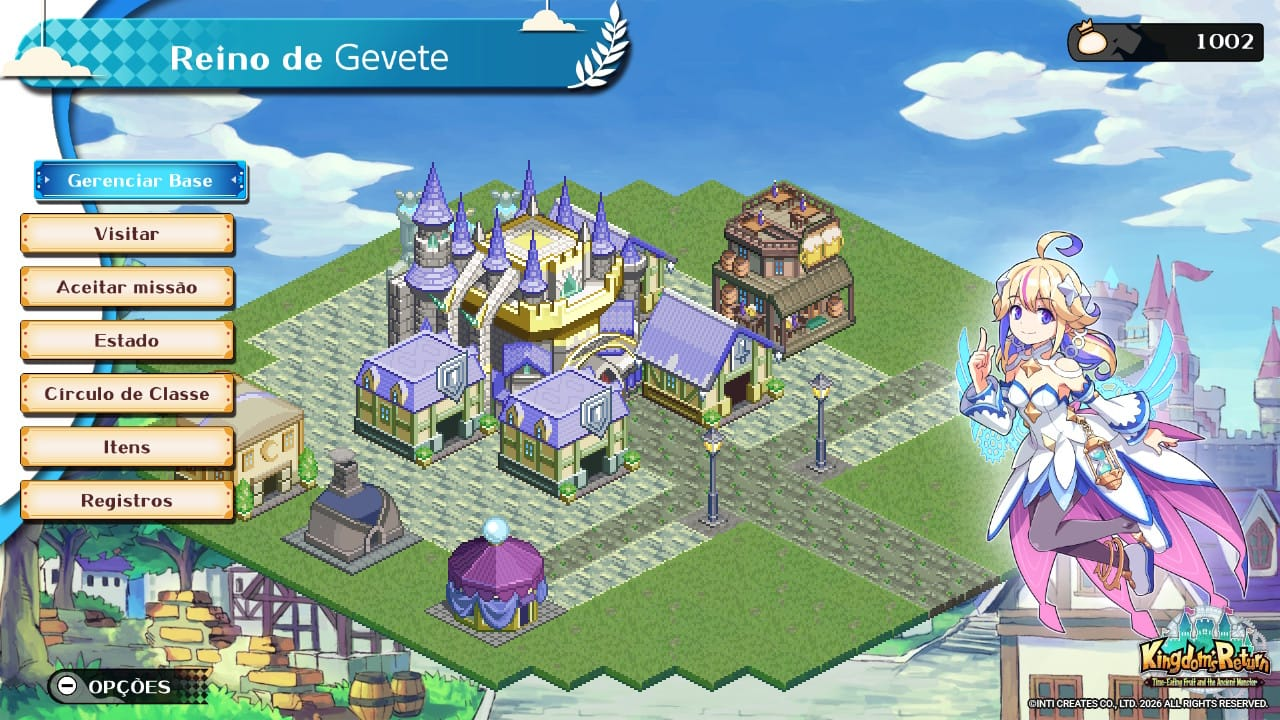Select Círculo de Classe
Image resolution: width=1280 pixels, height=720 pixels.
point(127,394)
